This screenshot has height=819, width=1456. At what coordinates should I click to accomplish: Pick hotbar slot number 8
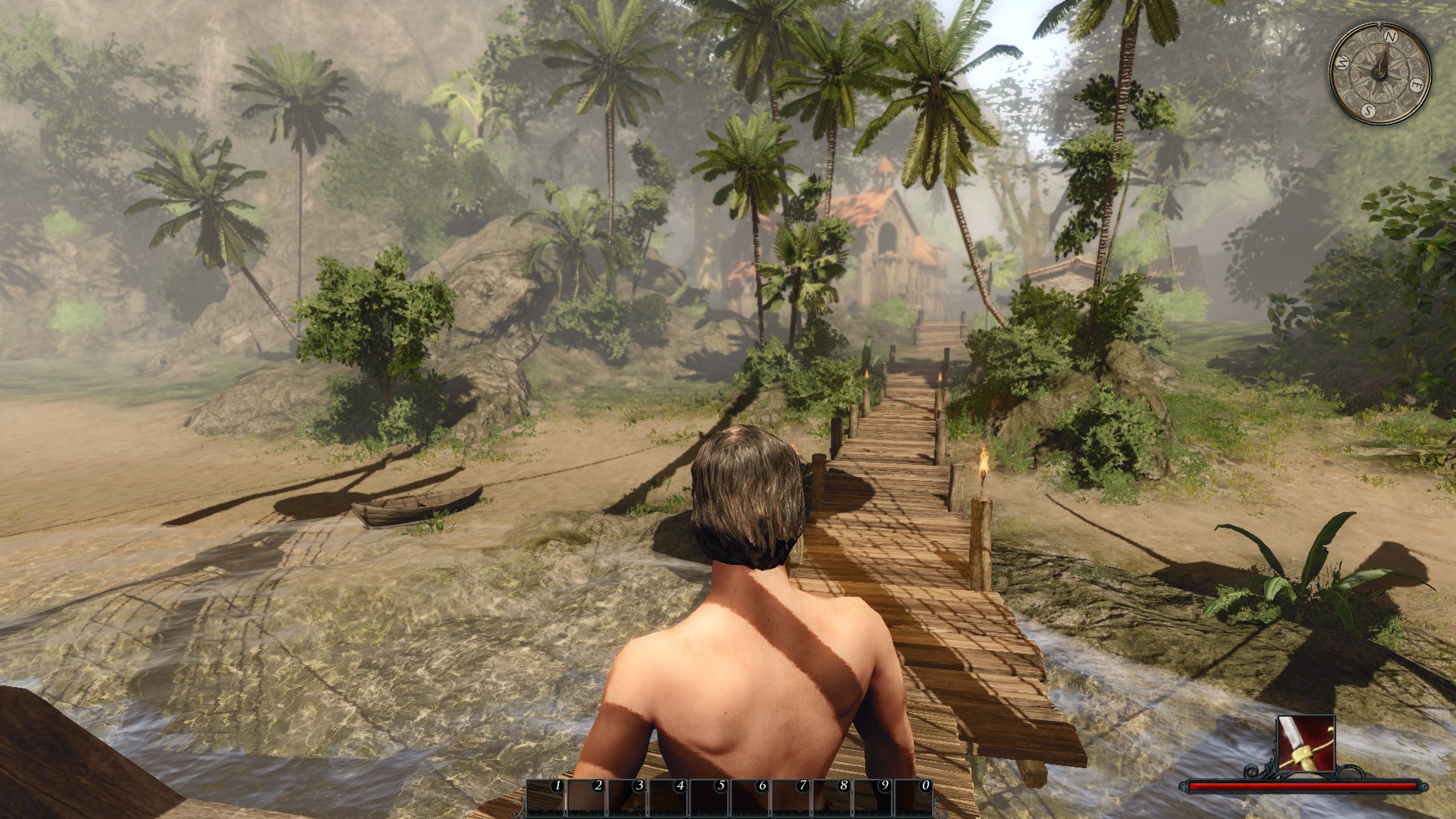(833, 798)
